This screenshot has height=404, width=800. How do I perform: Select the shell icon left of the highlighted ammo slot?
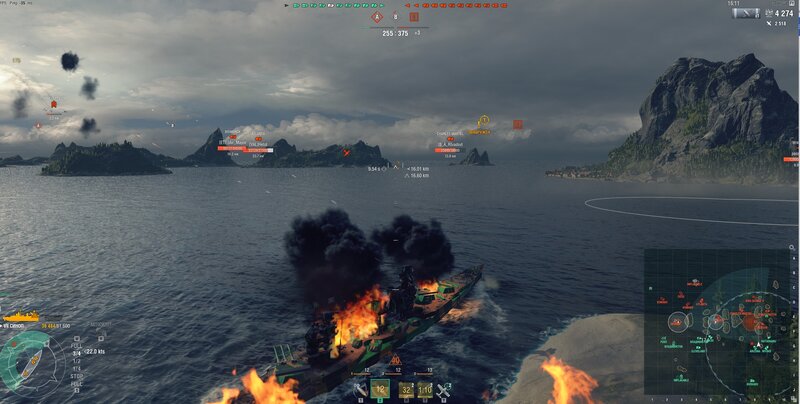pos(361,390)
